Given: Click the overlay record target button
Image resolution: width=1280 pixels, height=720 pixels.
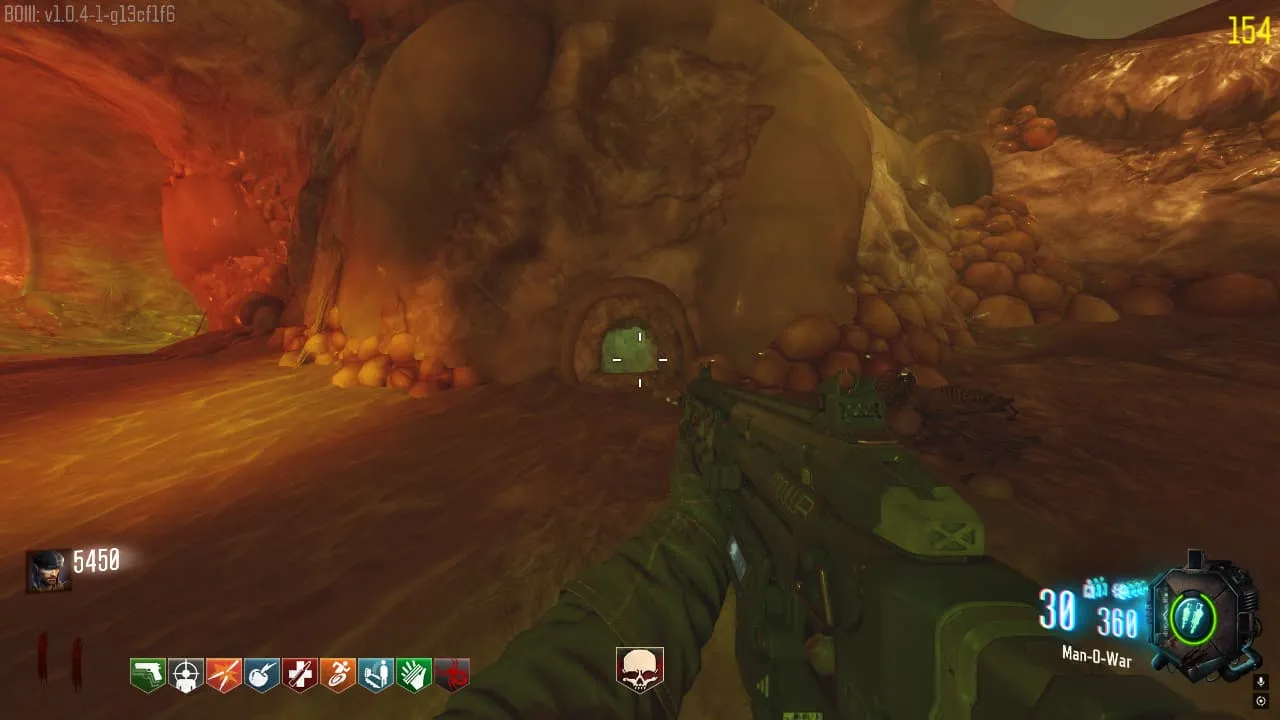Looking at the screenshot, I should point(1261,701).
